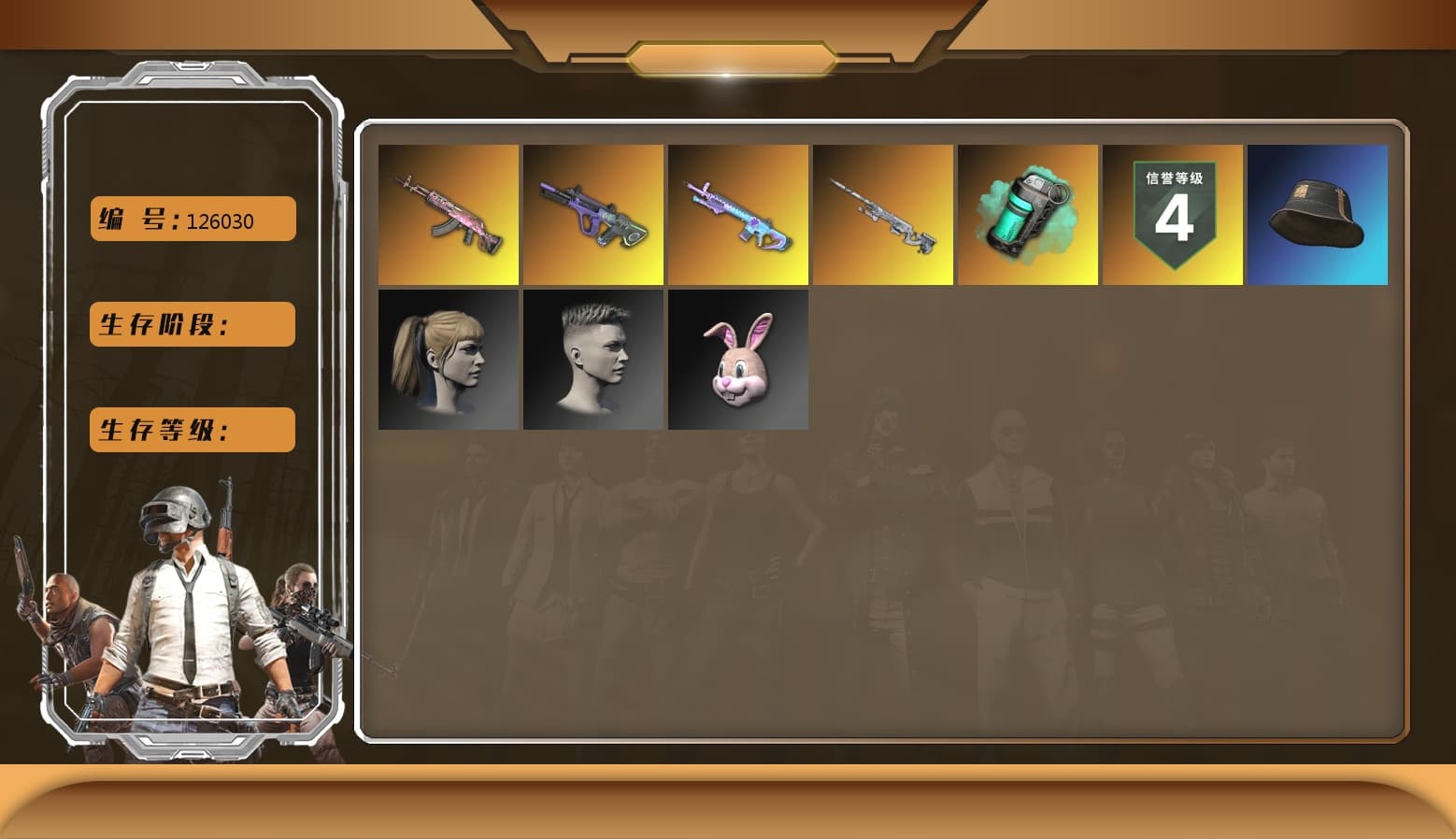Open the blue bucket hat item
The height and width of the screenshot is (839, 1456).
pyautogui.click(x=1318, y=214)
